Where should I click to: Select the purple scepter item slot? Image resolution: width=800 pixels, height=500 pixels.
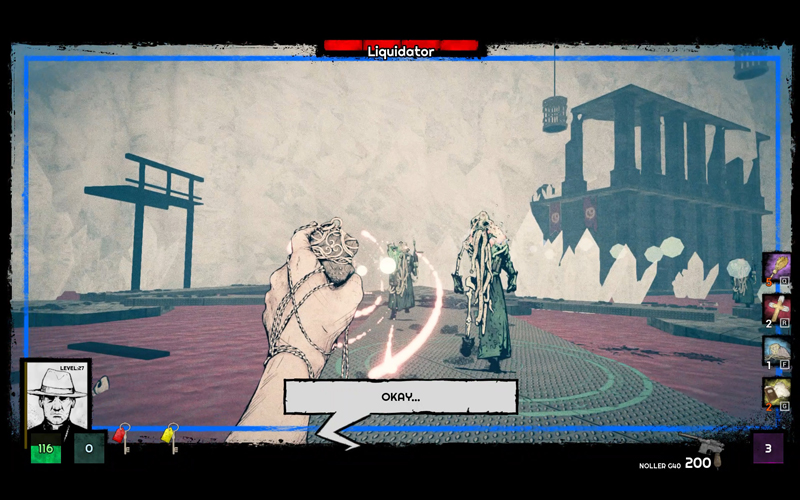click(777, 268)
